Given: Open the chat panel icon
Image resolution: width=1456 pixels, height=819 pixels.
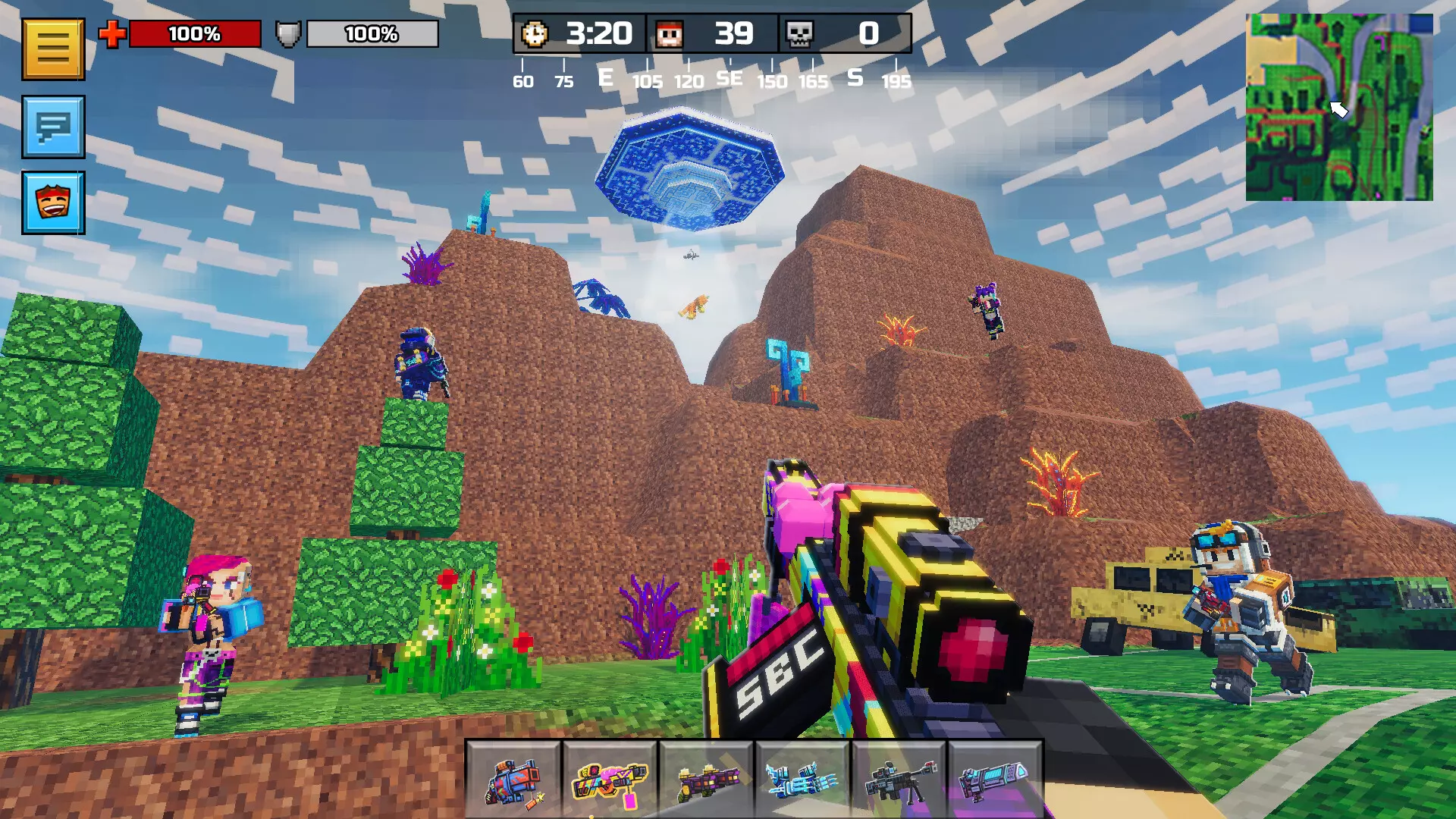Looking at the screenshot, I should (52, 127).
